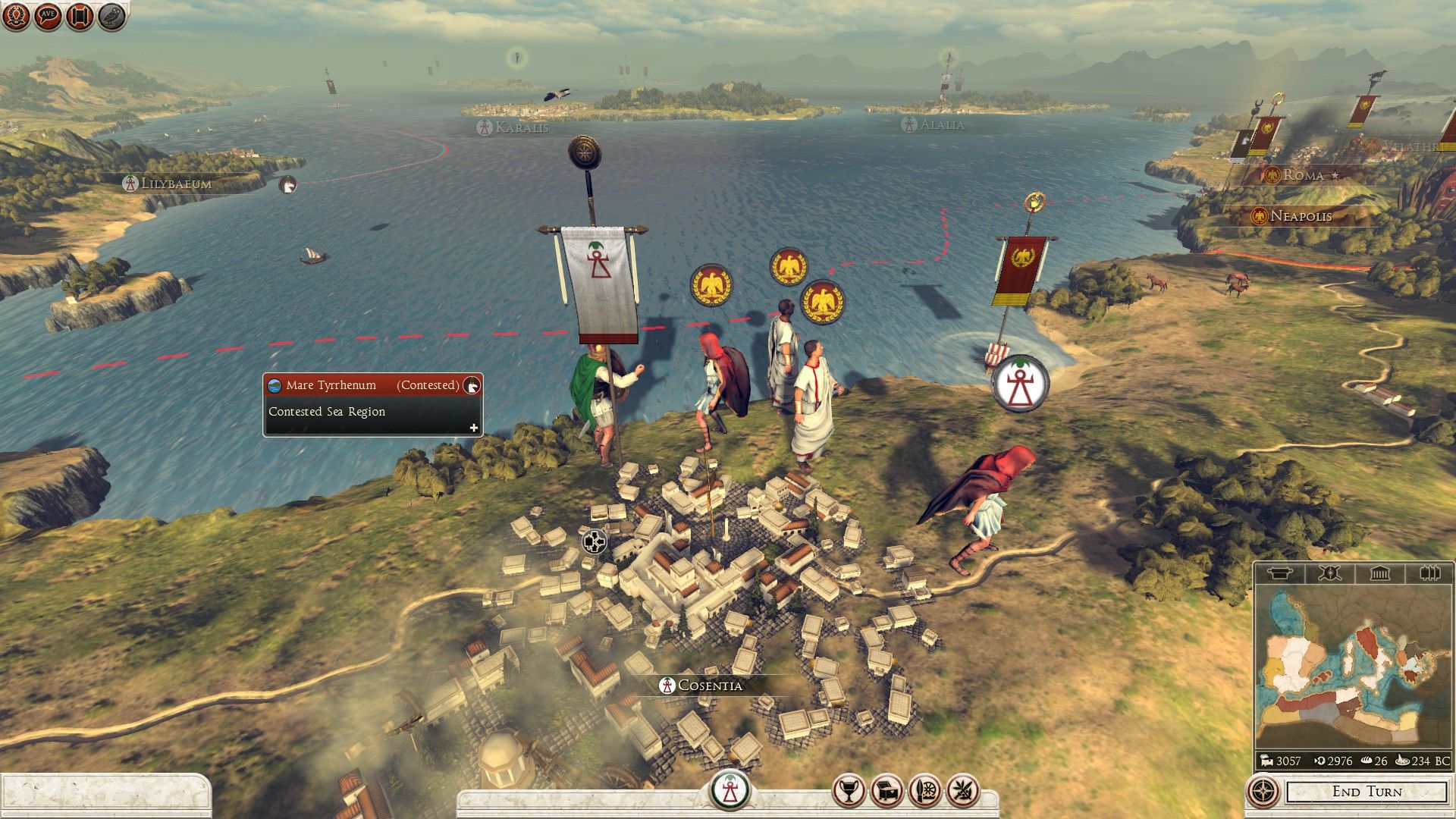The width and height of the screenshot is (1456, 819).
Task: Open the dagger and wheel technology panel
Action: [925, 792]
